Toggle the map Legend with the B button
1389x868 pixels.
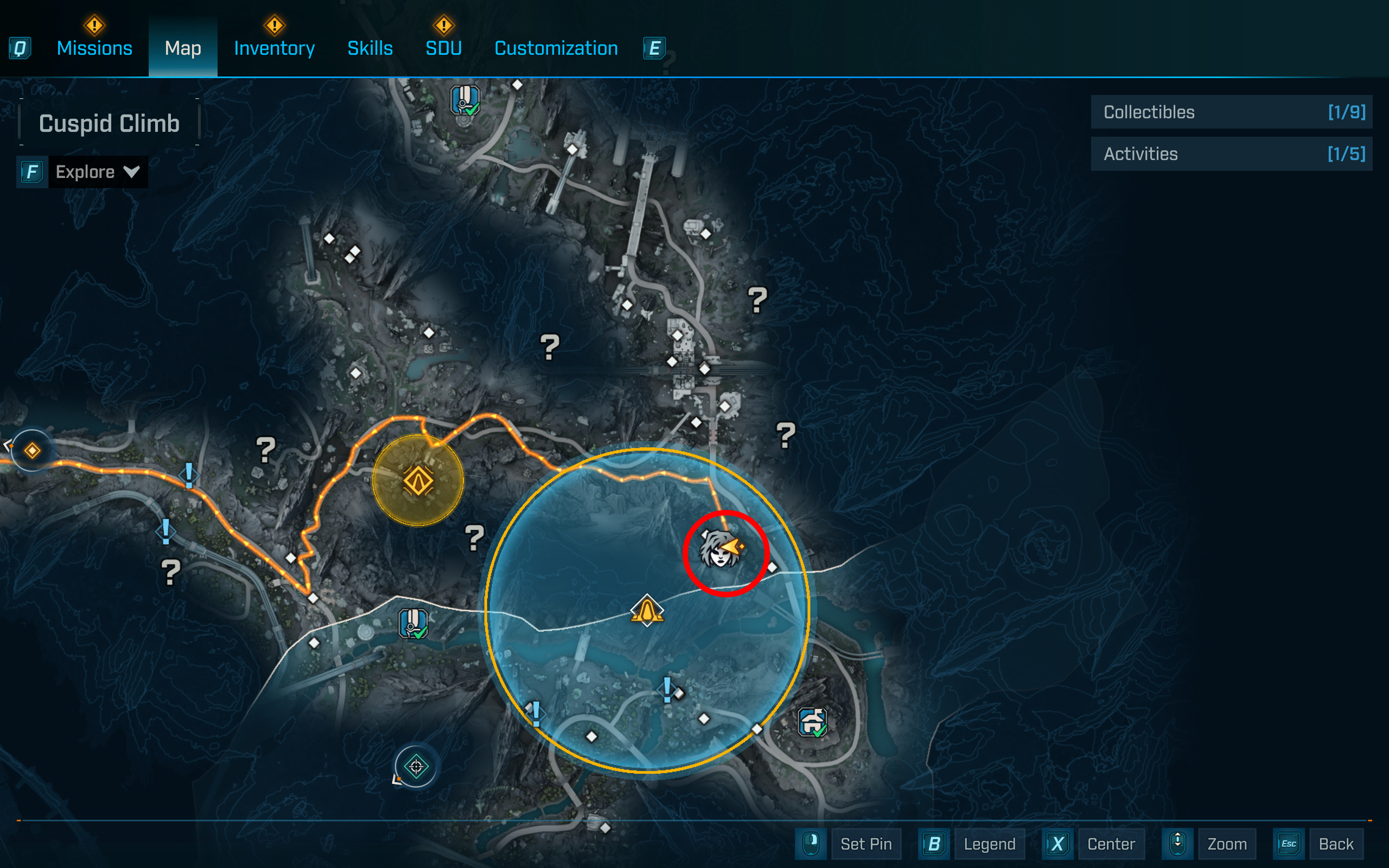pos(990,844)
